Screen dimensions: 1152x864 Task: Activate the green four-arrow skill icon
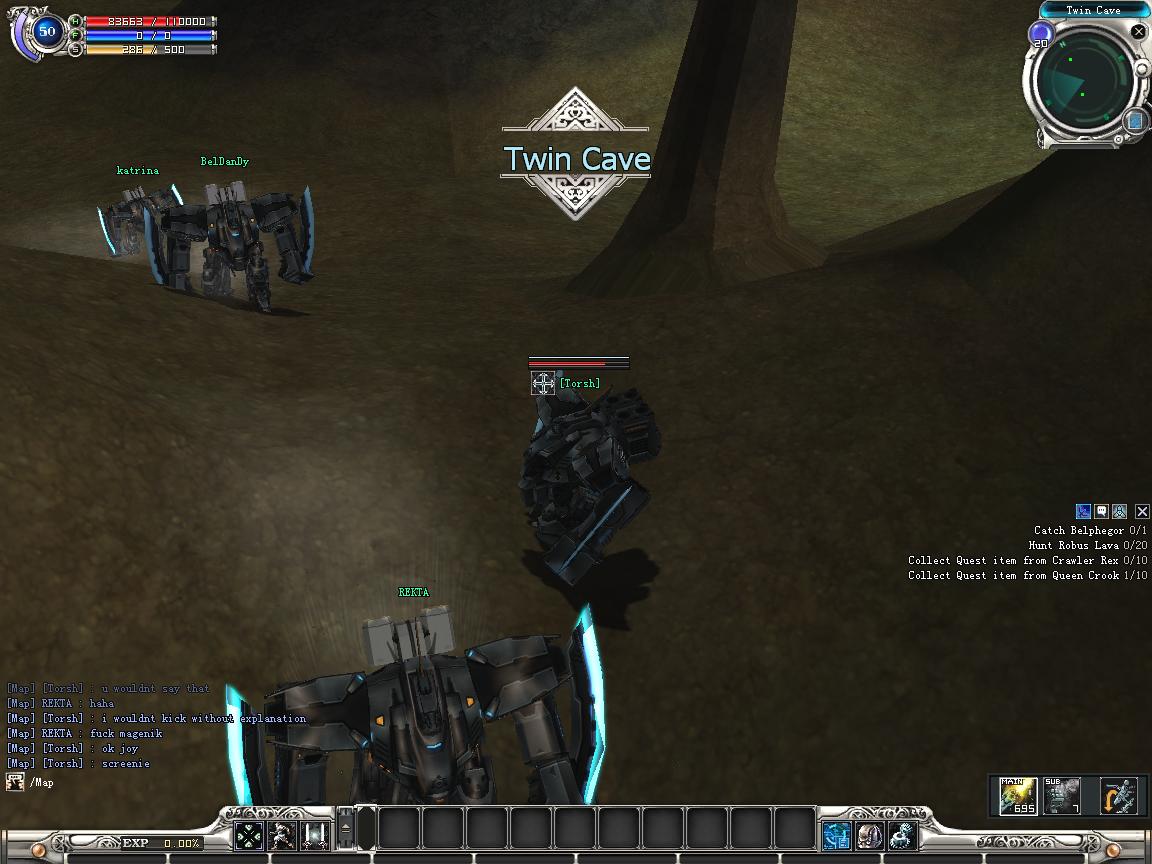coord(249,835)
